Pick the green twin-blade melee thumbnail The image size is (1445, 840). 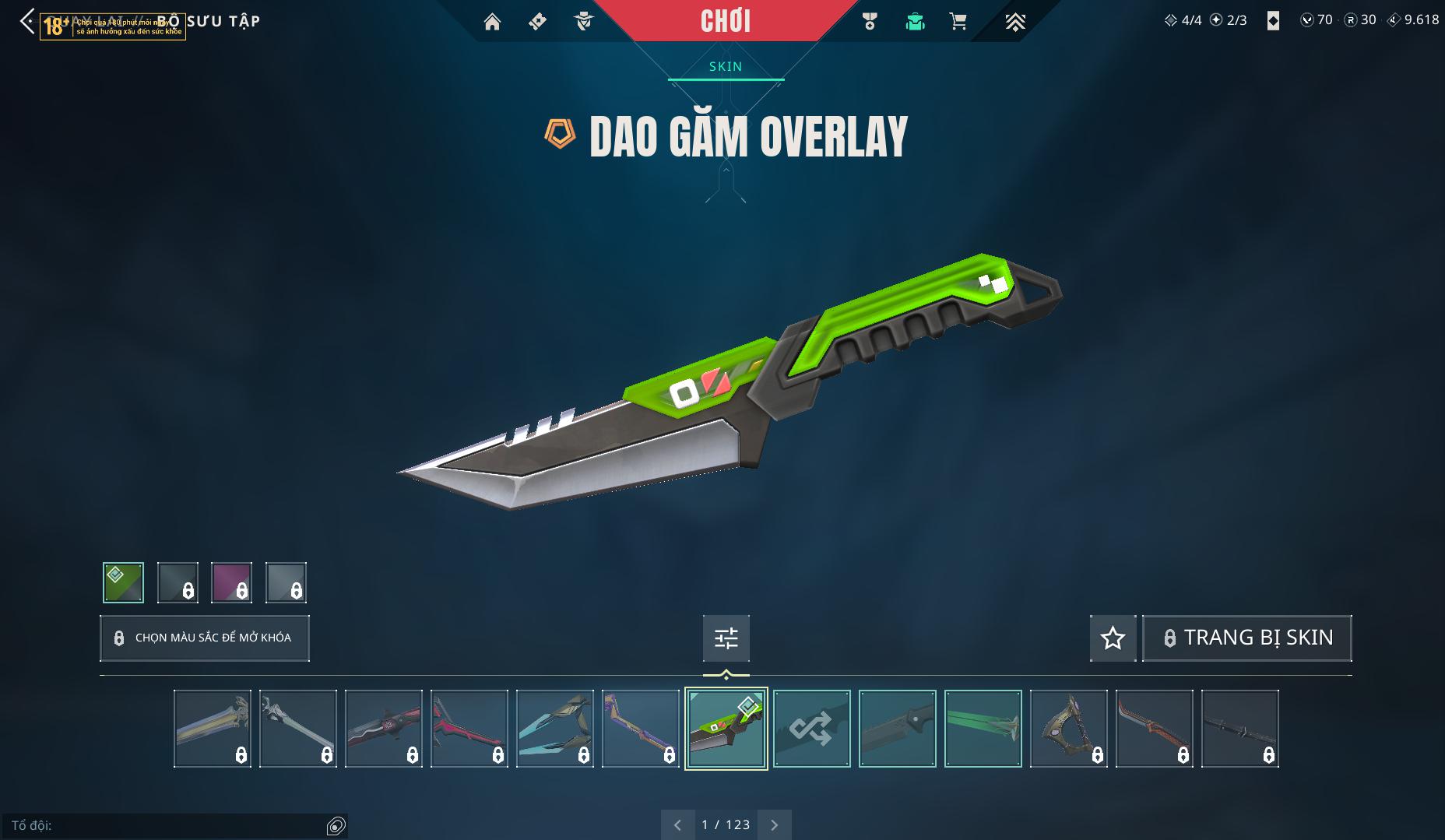[x=983, y=729]
